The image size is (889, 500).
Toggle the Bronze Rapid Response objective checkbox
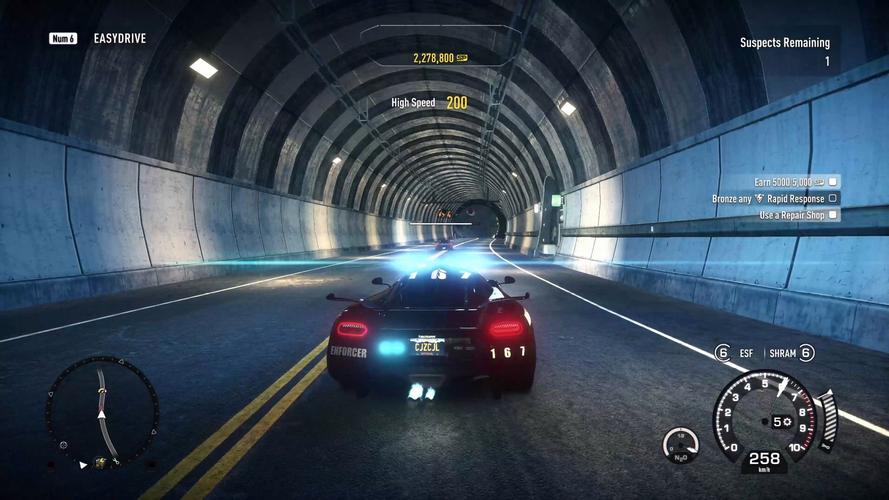point(833,198)
